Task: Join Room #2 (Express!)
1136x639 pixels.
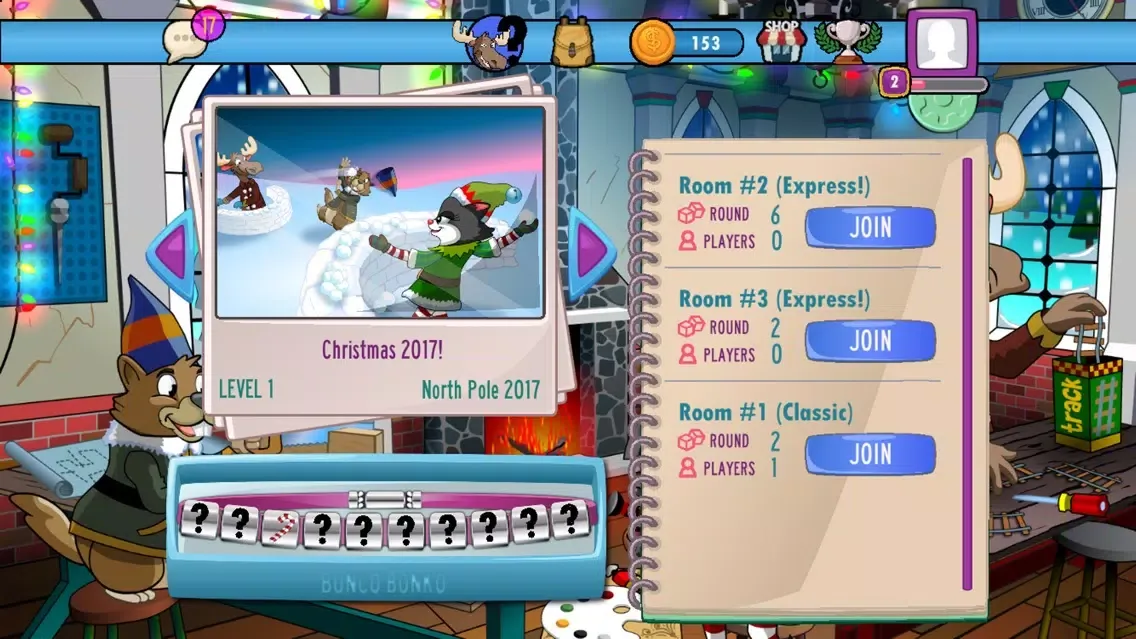Action: coord(870,227)
